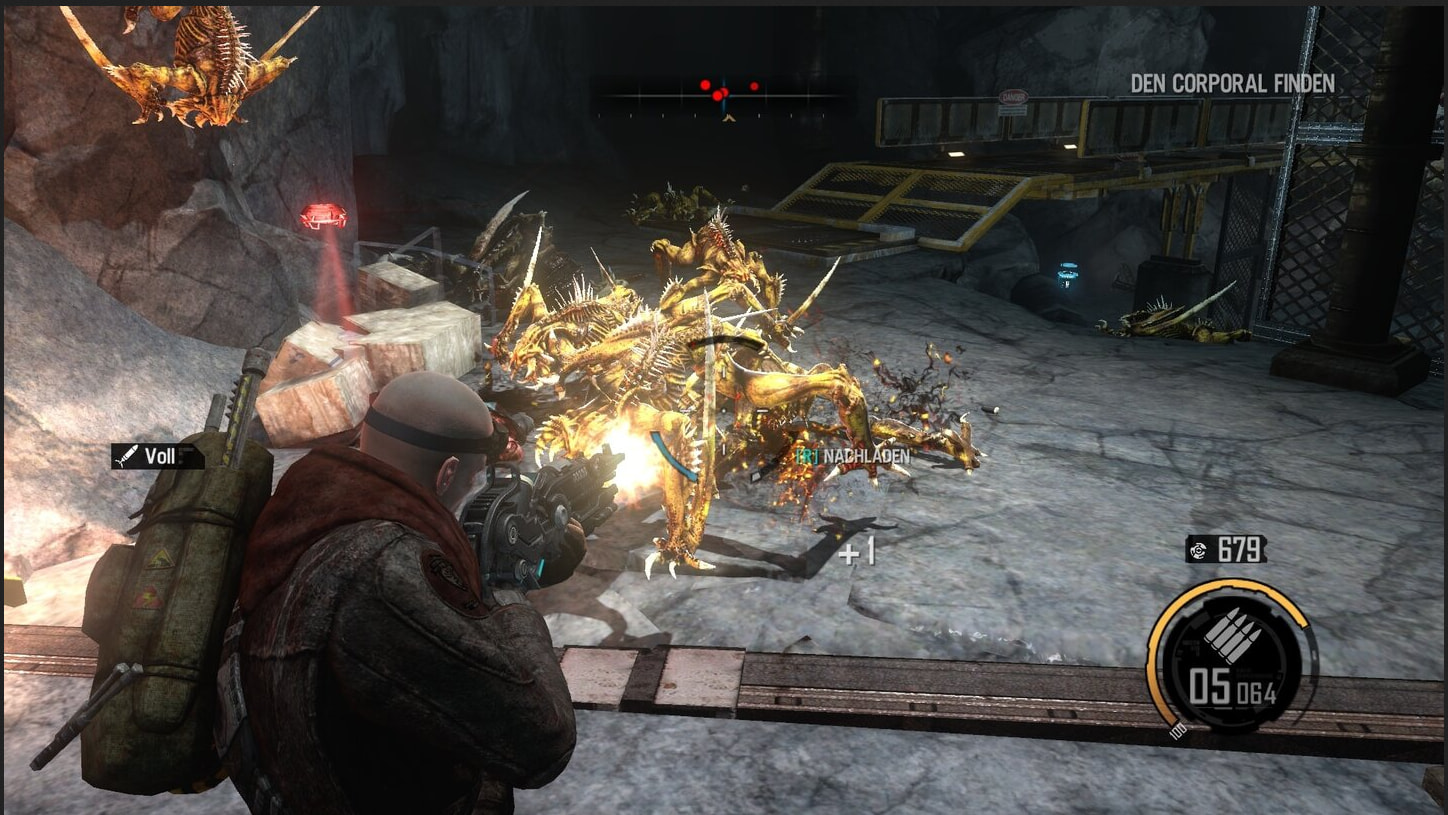The height and width of the screenshot is (815, 1448).
Task: Click the compass radar bar with red dots
Action: point(724,96)
